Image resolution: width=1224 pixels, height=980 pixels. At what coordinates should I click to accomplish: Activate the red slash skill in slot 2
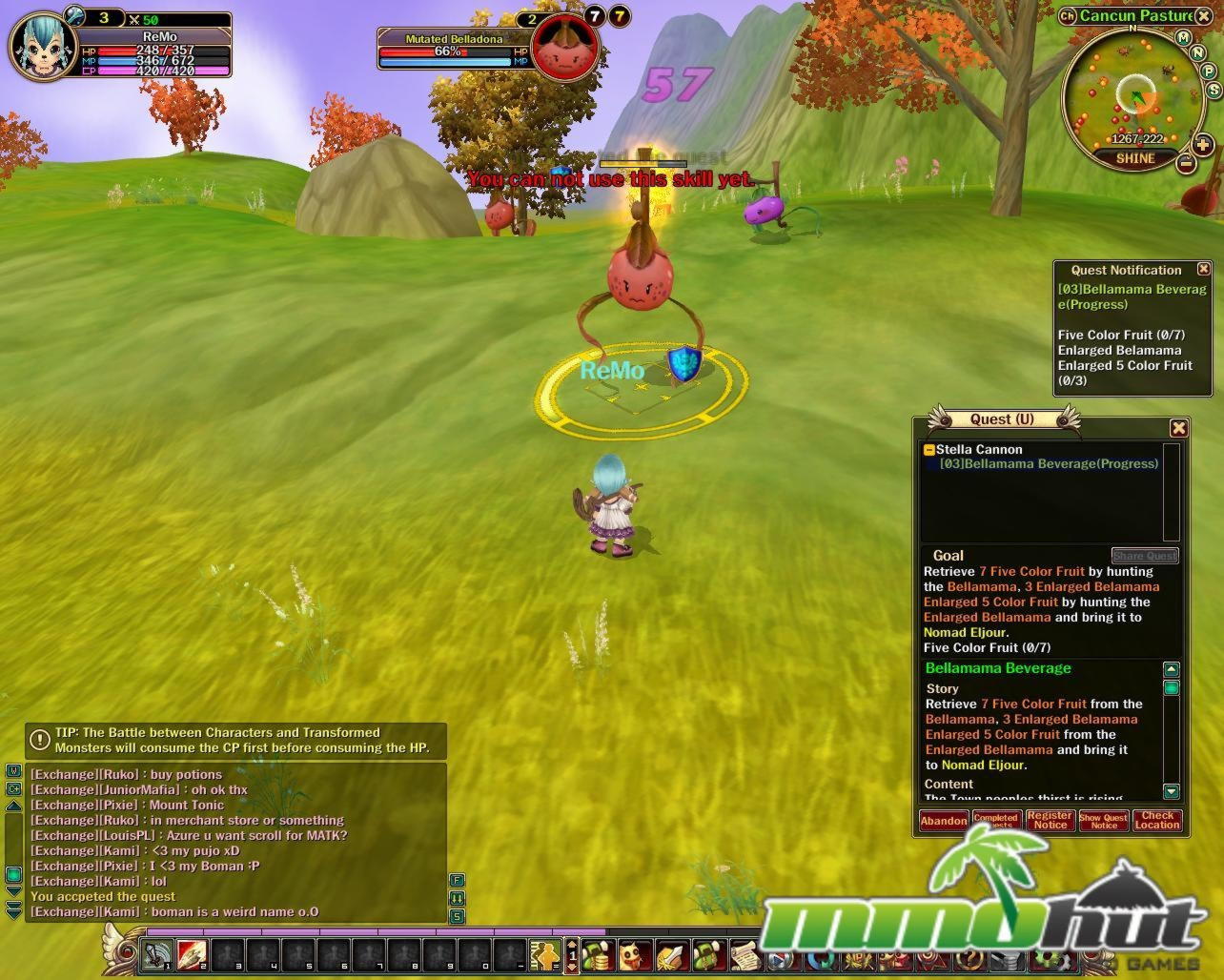[192, 953]
